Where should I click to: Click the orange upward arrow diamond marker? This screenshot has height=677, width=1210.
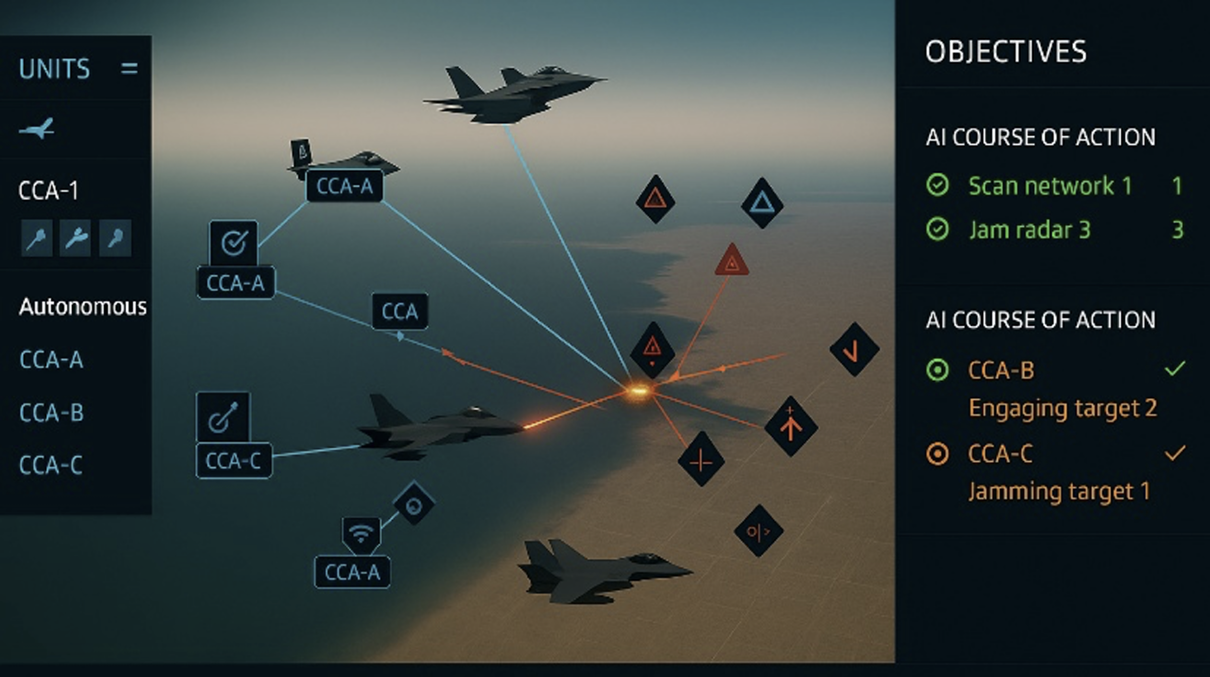point(791,426)
